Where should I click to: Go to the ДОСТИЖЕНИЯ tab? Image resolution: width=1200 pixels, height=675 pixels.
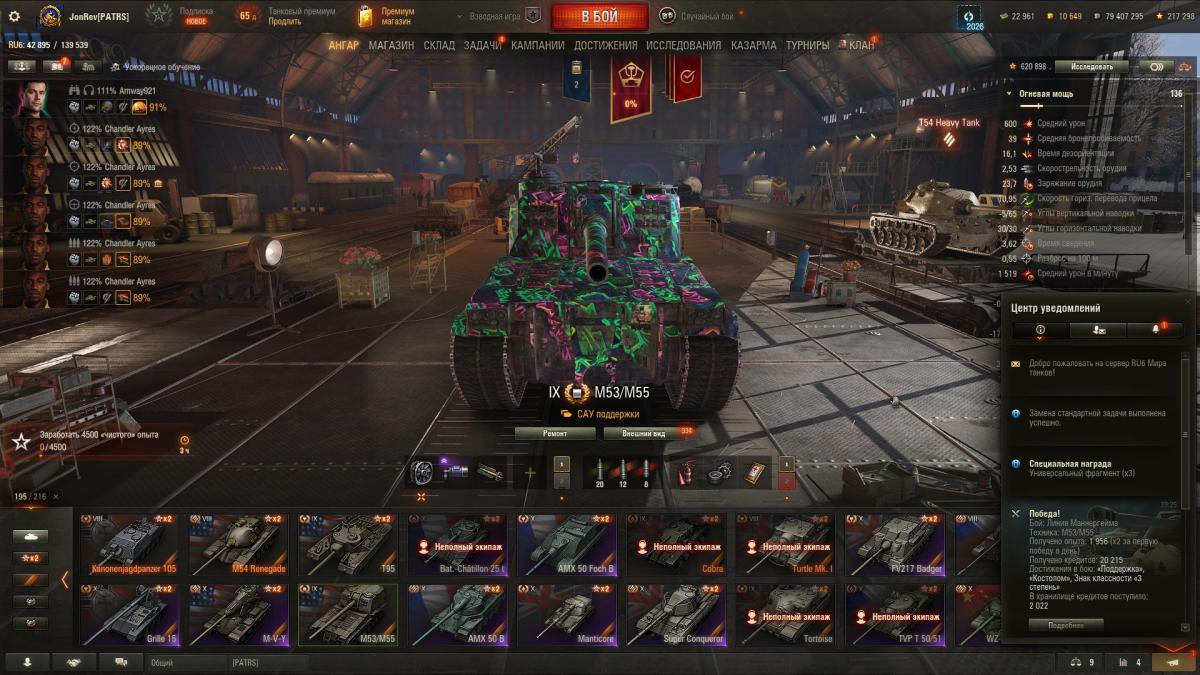pos(605,45)
